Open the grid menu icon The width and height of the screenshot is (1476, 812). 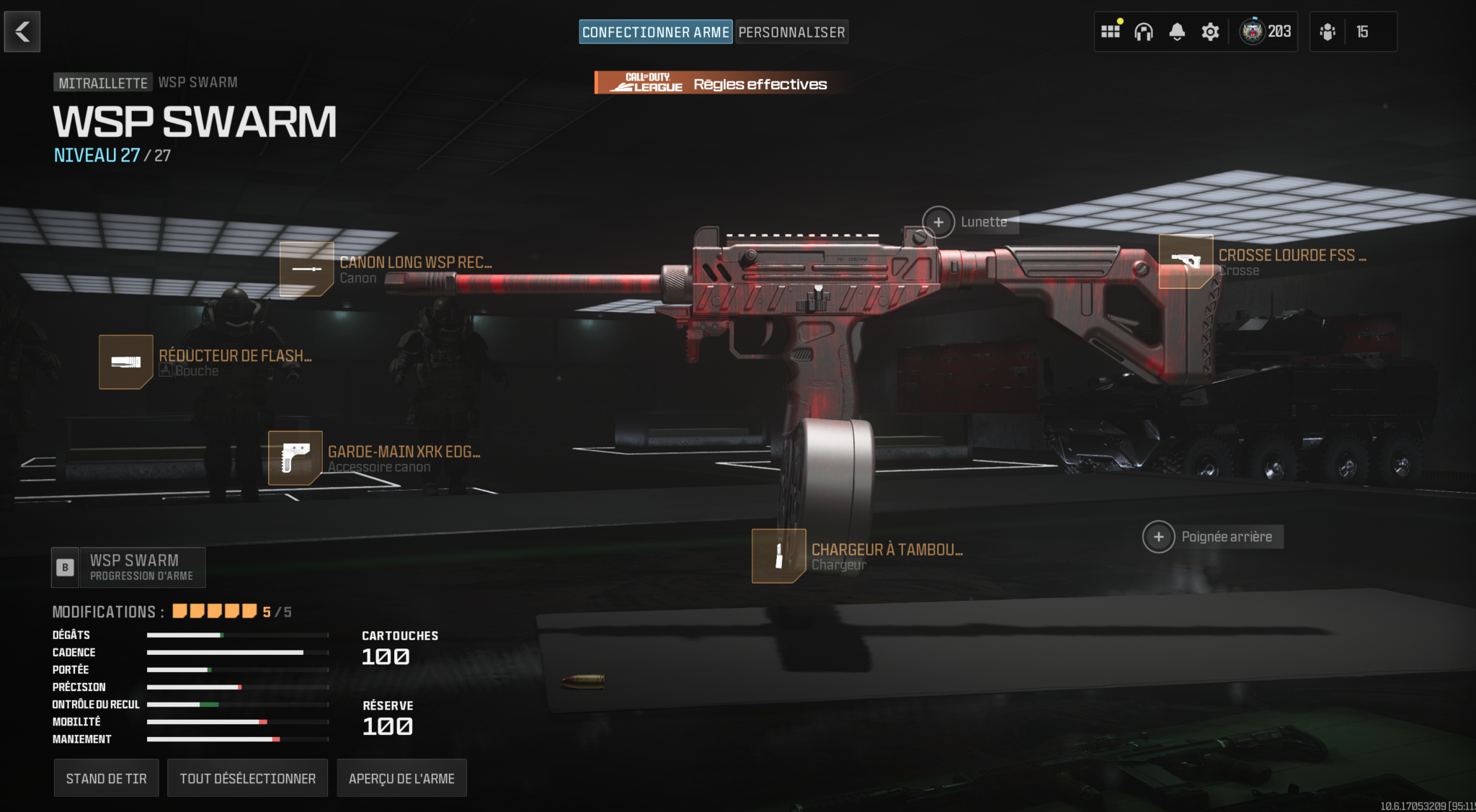1110,32
